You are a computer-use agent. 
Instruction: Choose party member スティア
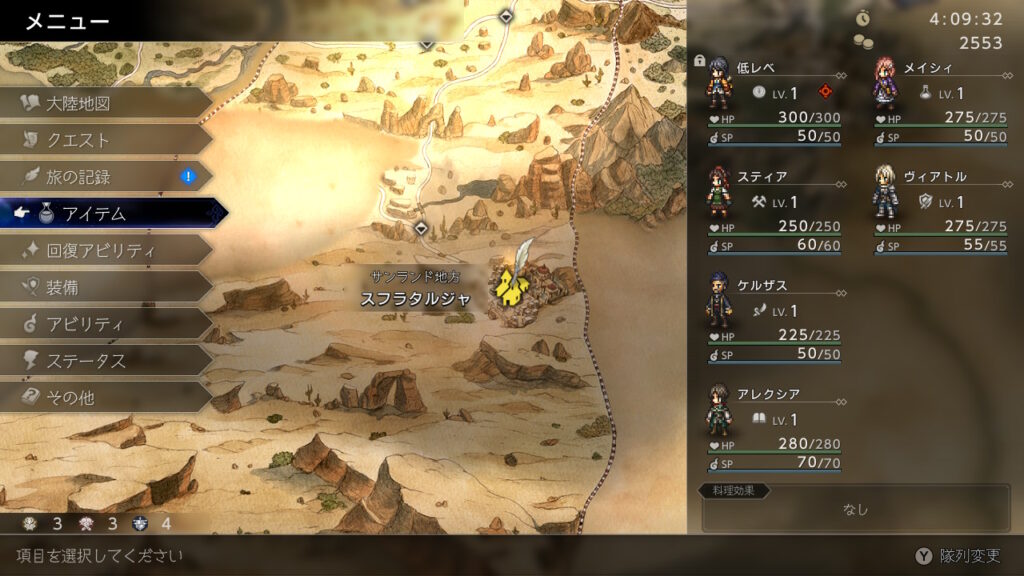(772, 209)
